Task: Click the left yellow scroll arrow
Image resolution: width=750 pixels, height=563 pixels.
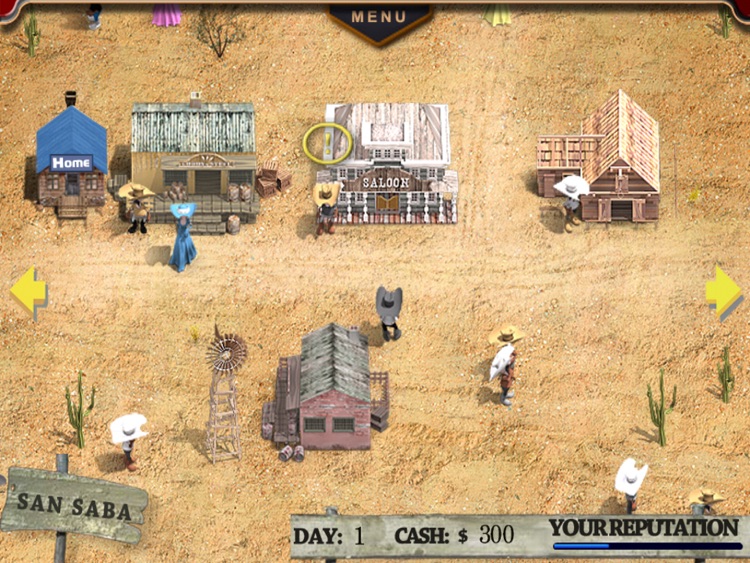Action: point(27,291)
